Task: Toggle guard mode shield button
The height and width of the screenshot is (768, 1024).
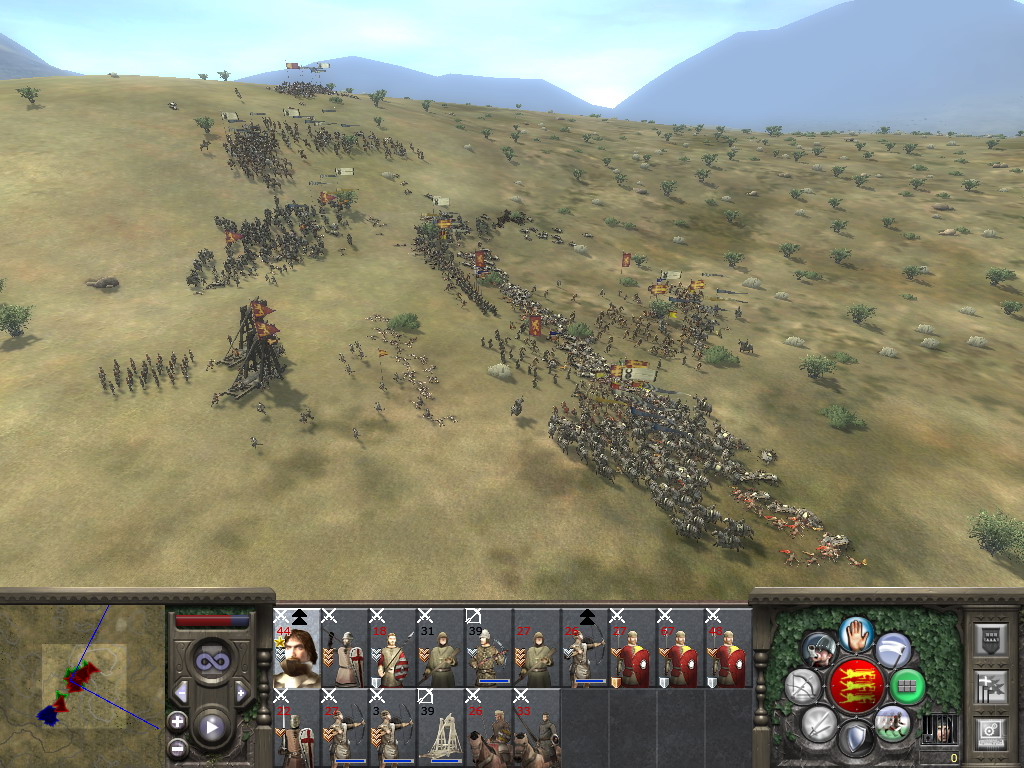Action: [855, 740]
